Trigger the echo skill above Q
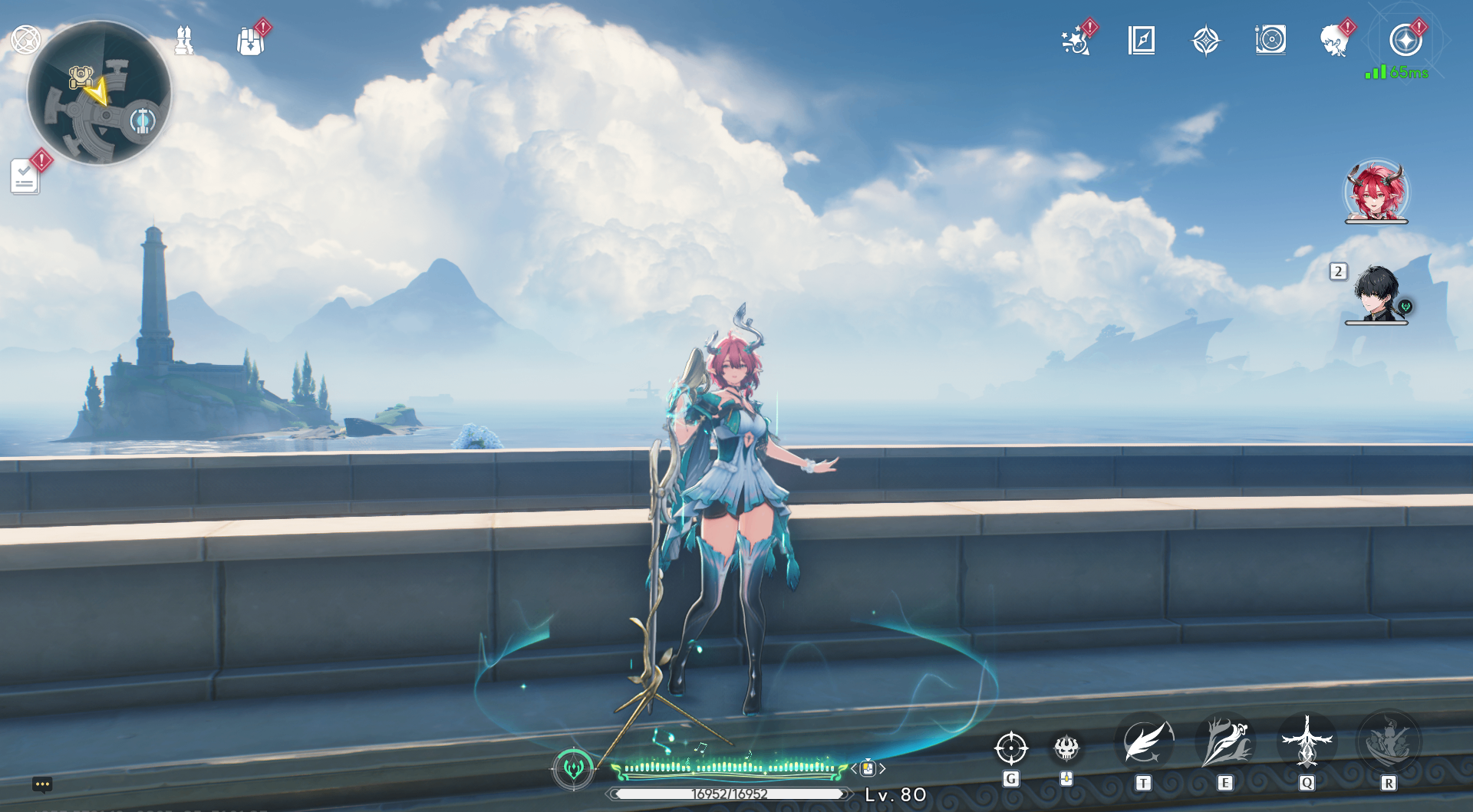The image size is (1473, 812). 1307,743
